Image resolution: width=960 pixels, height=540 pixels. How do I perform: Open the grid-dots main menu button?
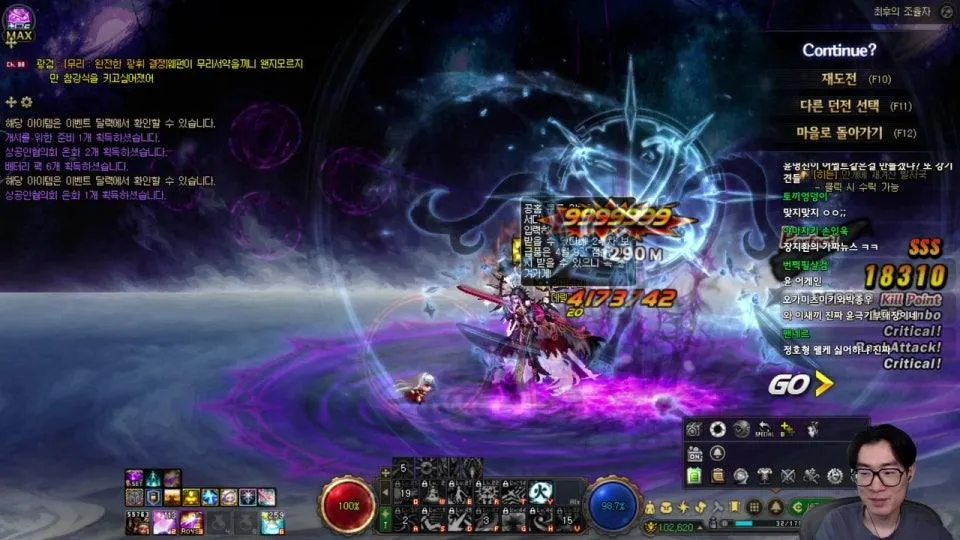point(755,507)
